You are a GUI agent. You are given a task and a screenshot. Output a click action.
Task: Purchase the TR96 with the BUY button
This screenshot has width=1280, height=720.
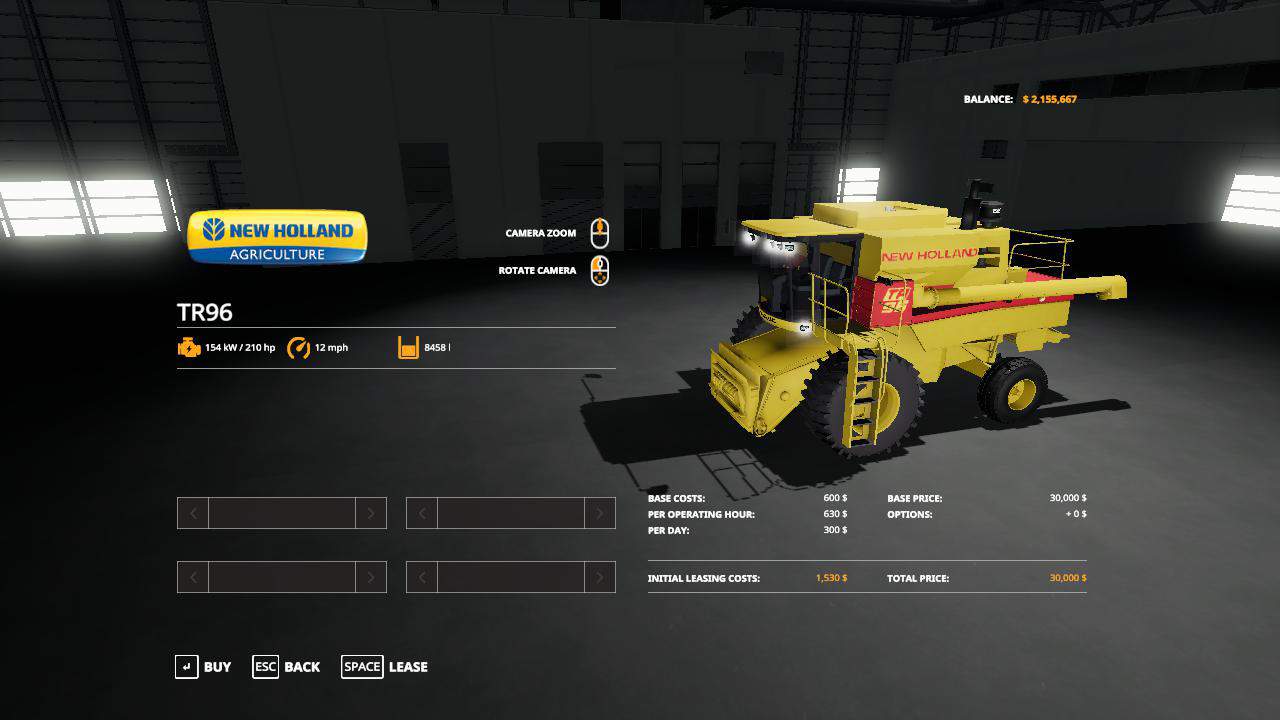pos(216,667)
